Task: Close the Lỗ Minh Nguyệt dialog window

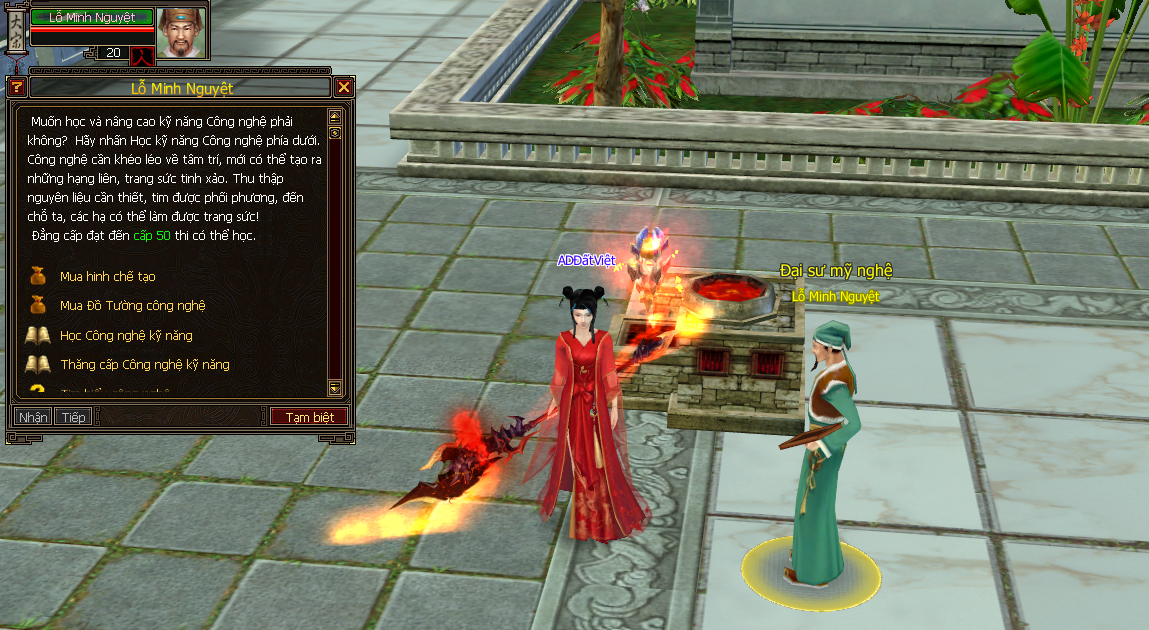Action: click(344, 87)
